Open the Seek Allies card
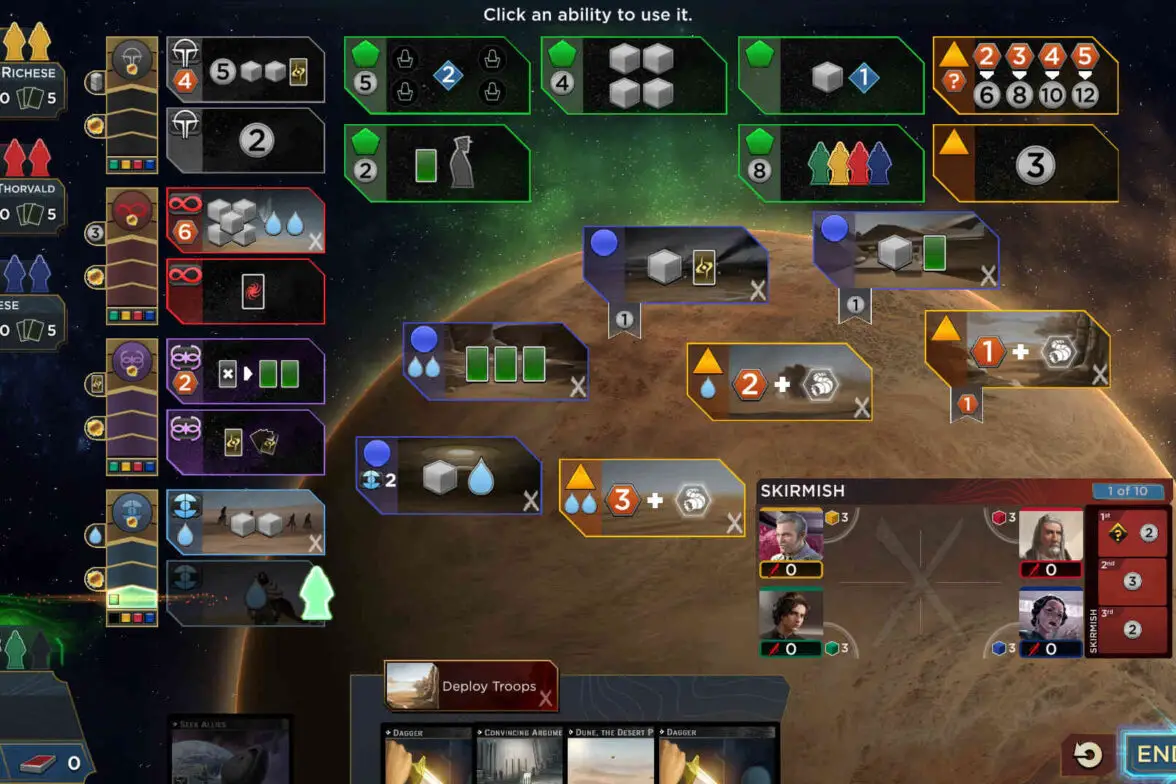This screenshot has height=784, width=1176. 230,750
